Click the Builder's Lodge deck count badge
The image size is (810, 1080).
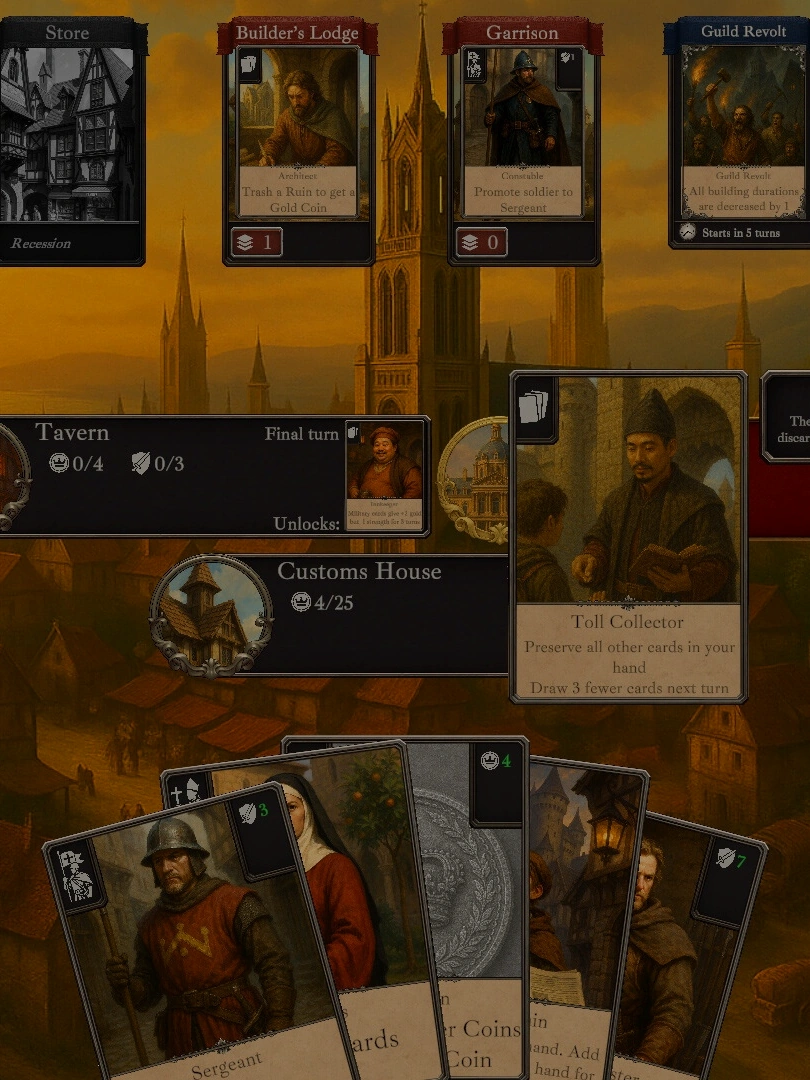[256, 242]
